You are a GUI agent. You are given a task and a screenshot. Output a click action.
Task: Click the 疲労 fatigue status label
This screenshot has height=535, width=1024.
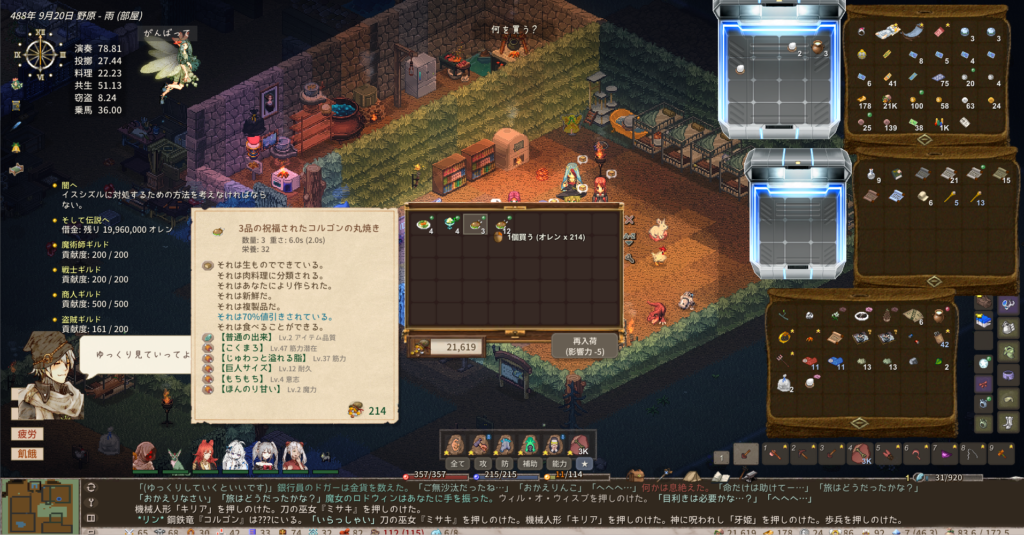[27, 435]
